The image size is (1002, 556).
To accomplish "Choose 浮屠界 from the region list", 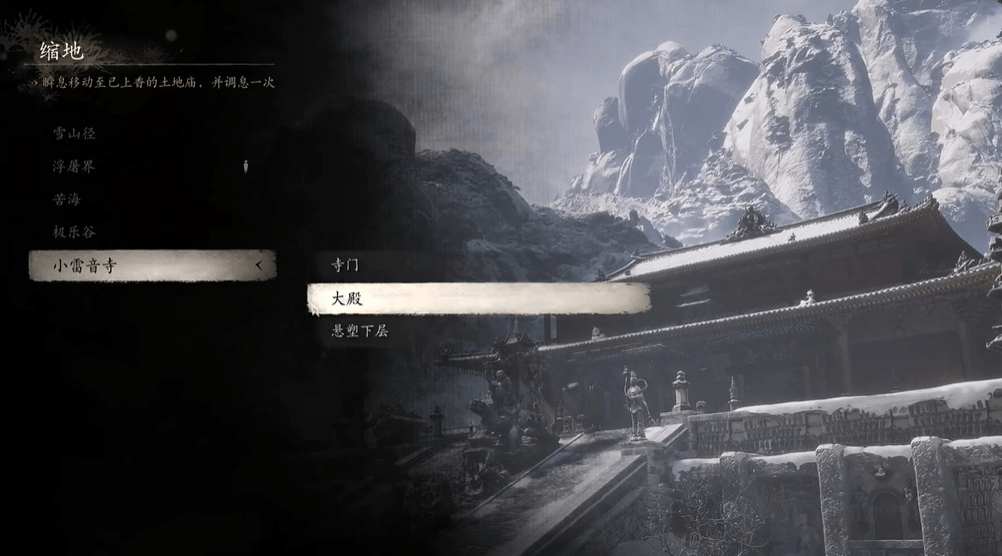I will [75, 166].
